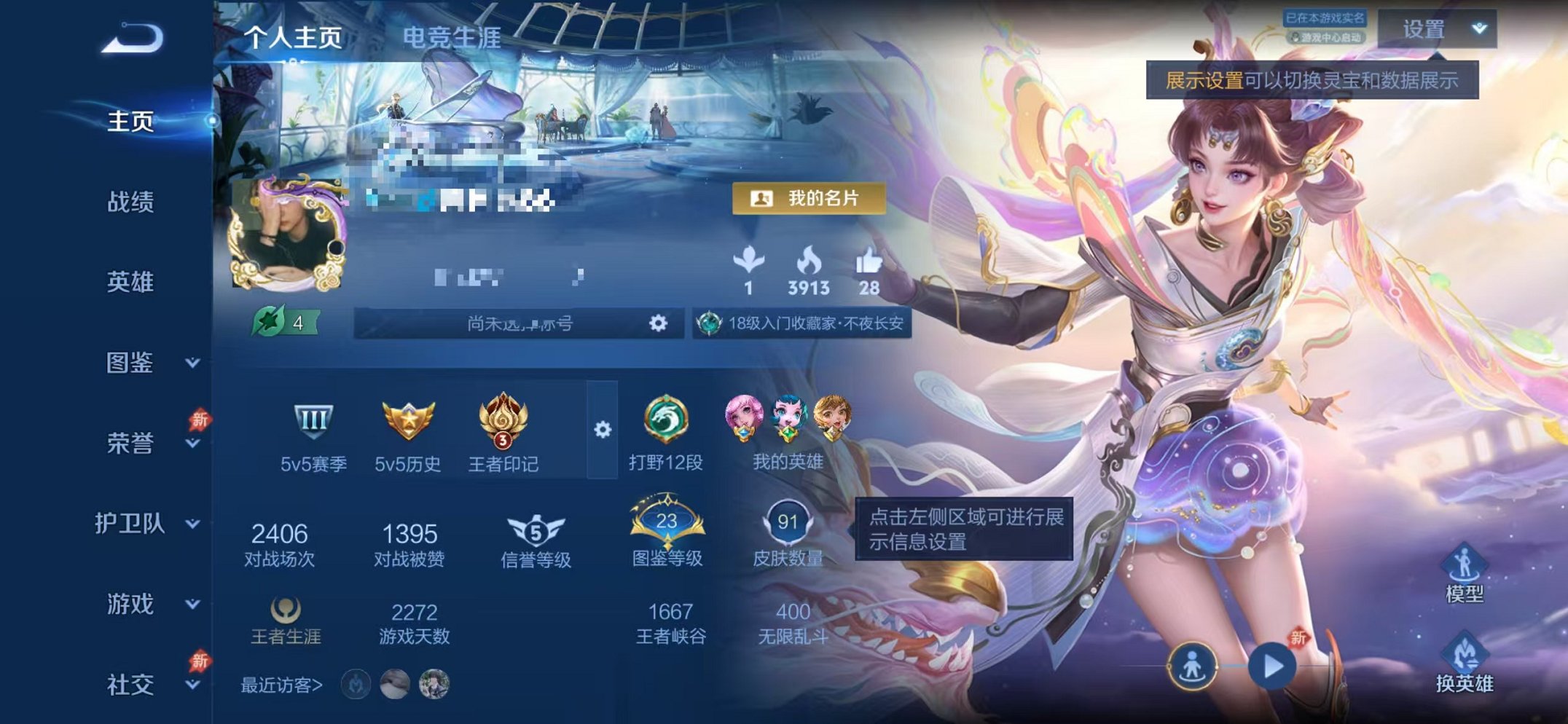Open the 皮肤数量 91 skins icon
The width and height of the screenshot is (1568, 724).
coord(788,522)
